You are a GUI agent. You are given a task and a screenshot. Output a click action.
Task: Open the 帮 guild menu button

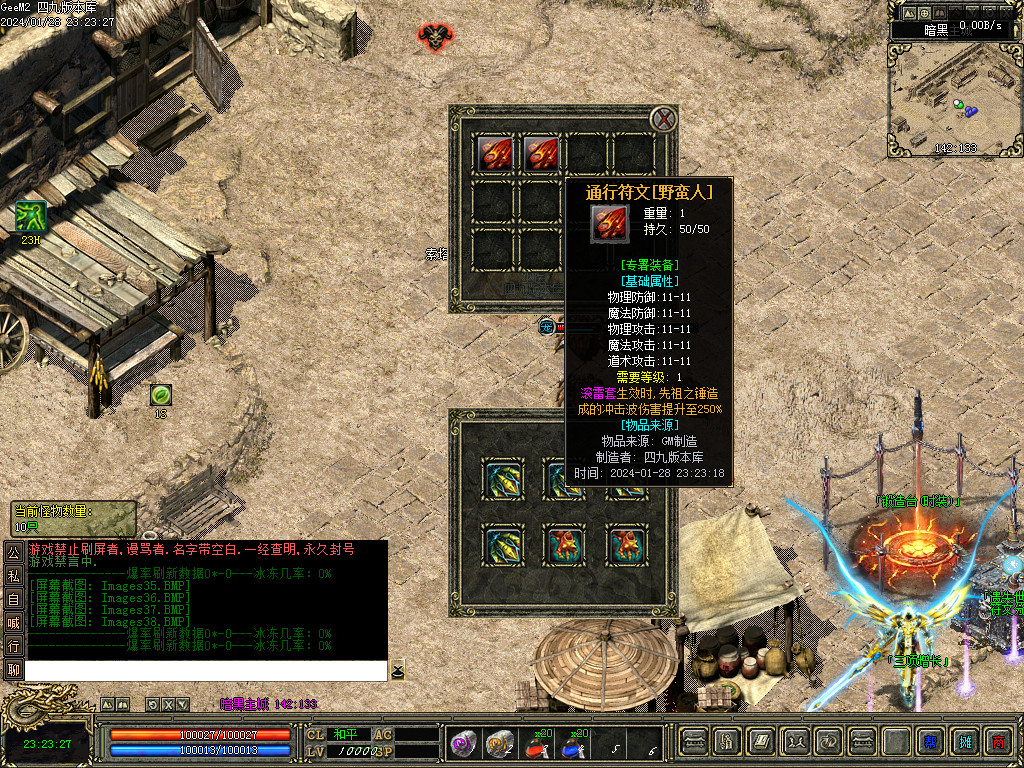931,741
